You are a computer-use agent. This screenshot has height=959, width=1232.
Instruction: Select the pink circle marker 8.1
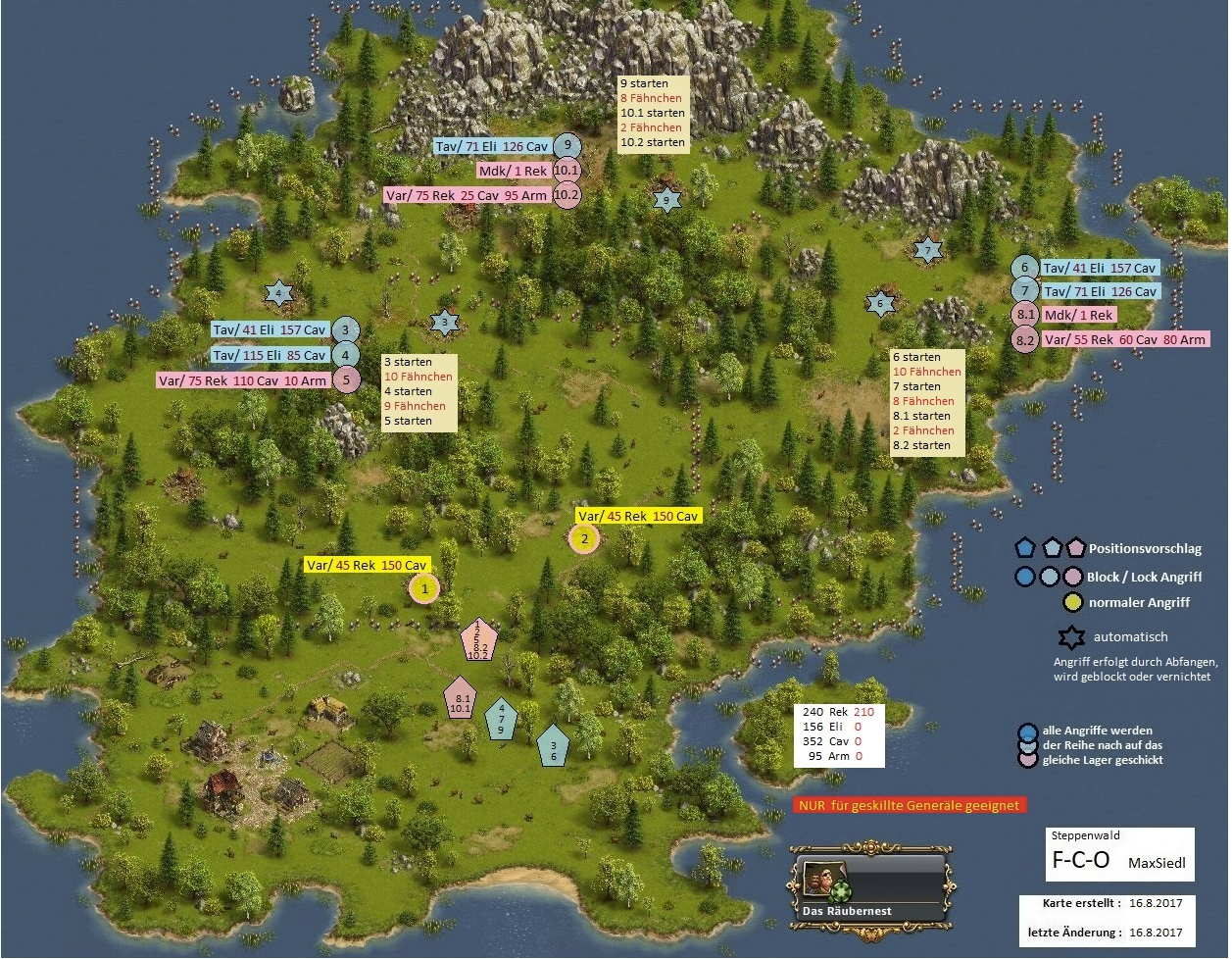click(x=1024, y=315)
